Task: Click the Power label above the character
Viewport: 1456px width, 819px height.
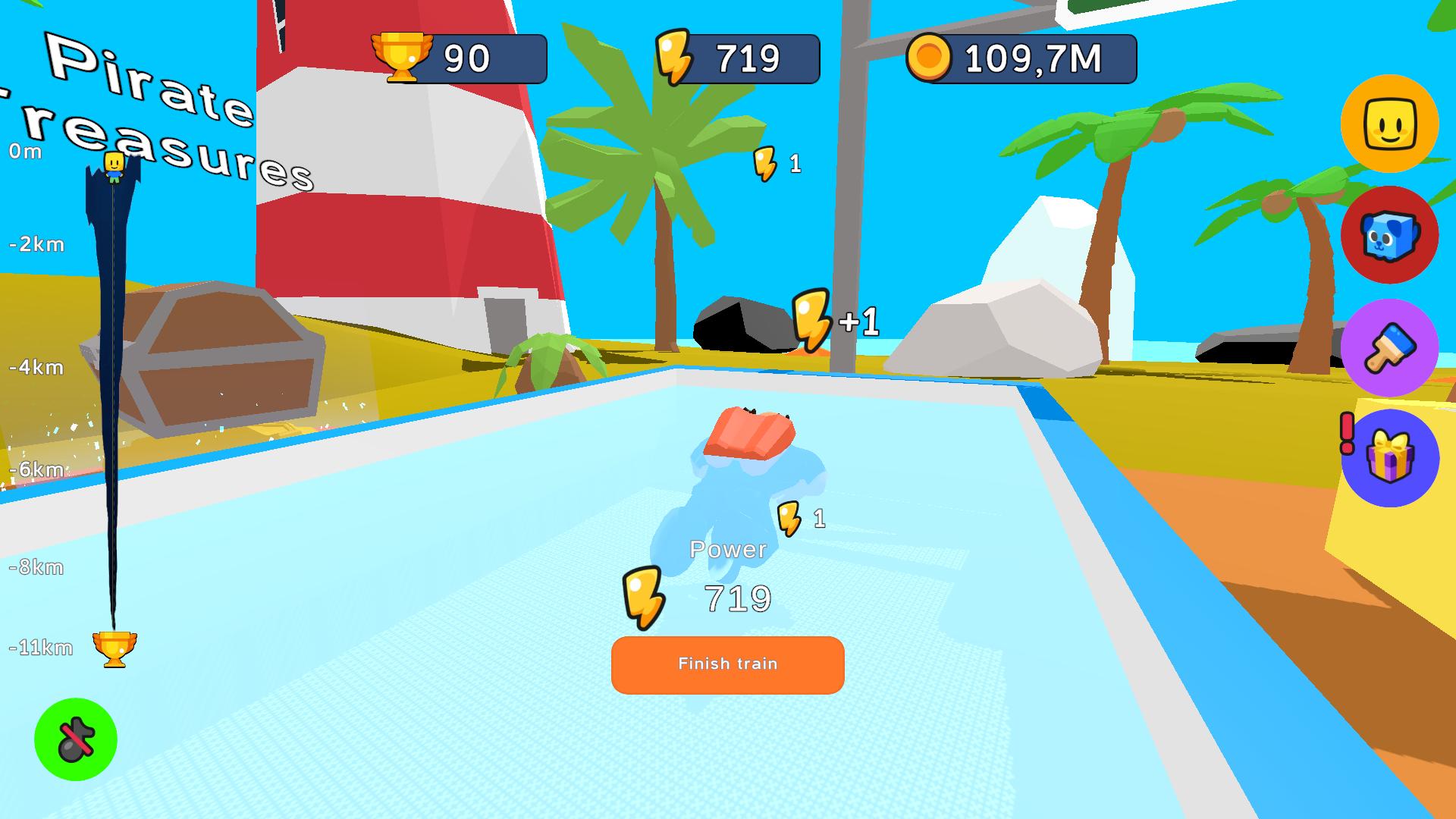Action: pyautogui.click(x=729, y=549)
